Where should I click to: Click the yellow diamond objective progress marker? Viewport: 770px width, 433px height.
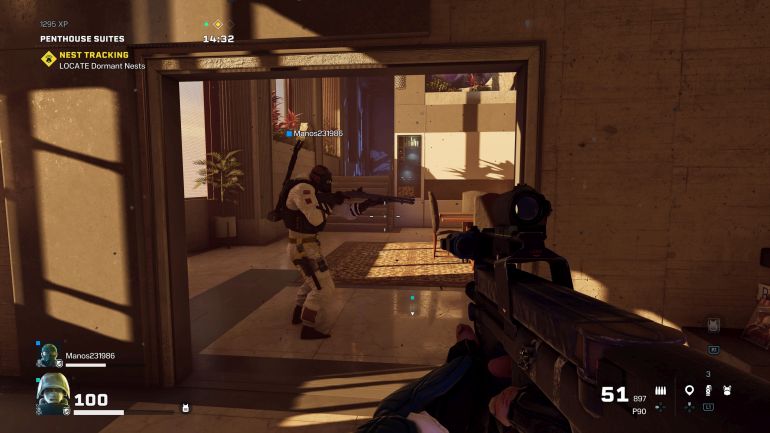coord(218,24)
